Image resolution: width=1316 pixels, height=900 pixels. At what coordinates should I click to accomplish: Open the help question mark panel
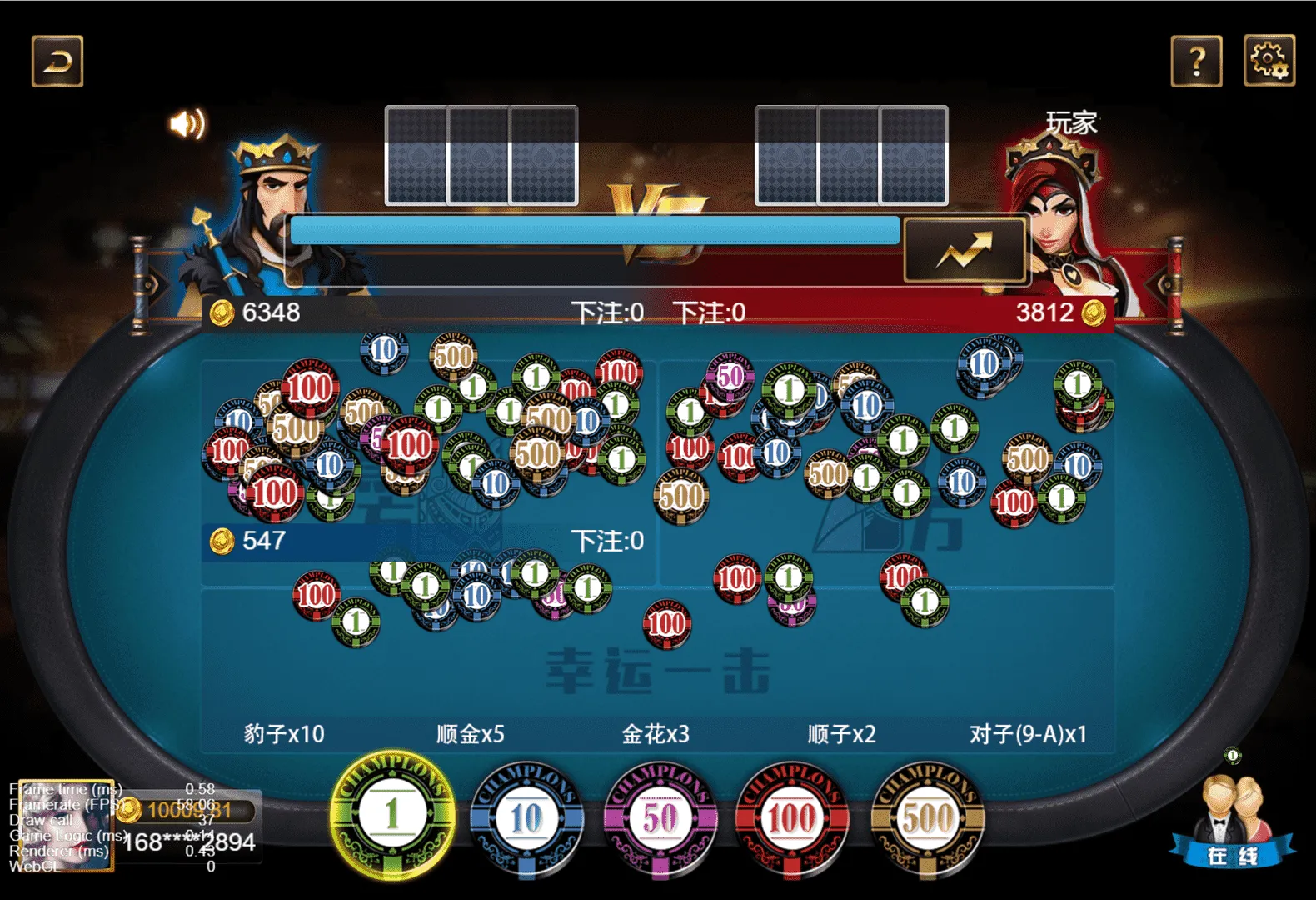[1197, 60]
